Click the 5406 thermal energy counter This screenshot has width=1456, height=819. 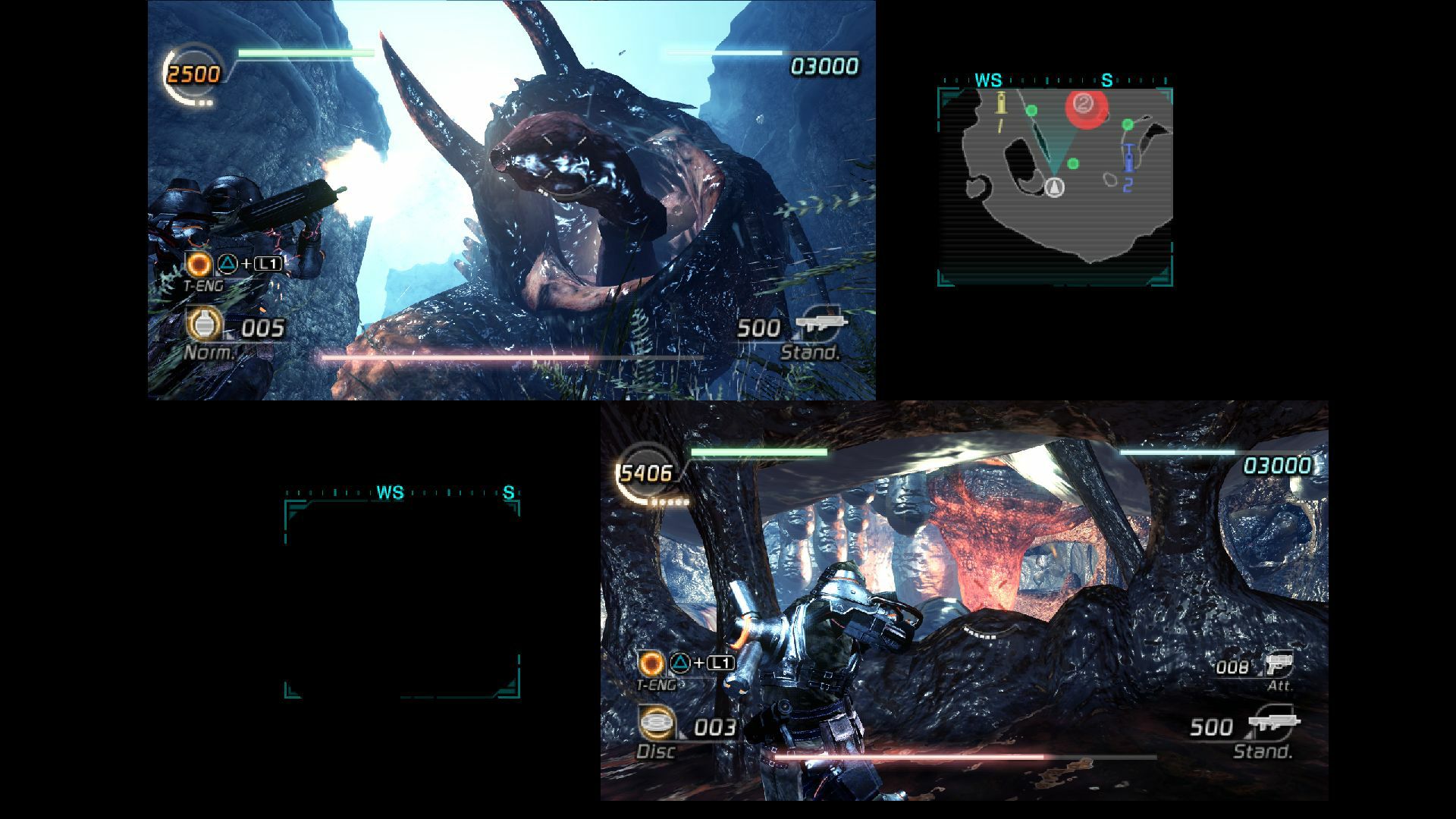pos(645,474)
